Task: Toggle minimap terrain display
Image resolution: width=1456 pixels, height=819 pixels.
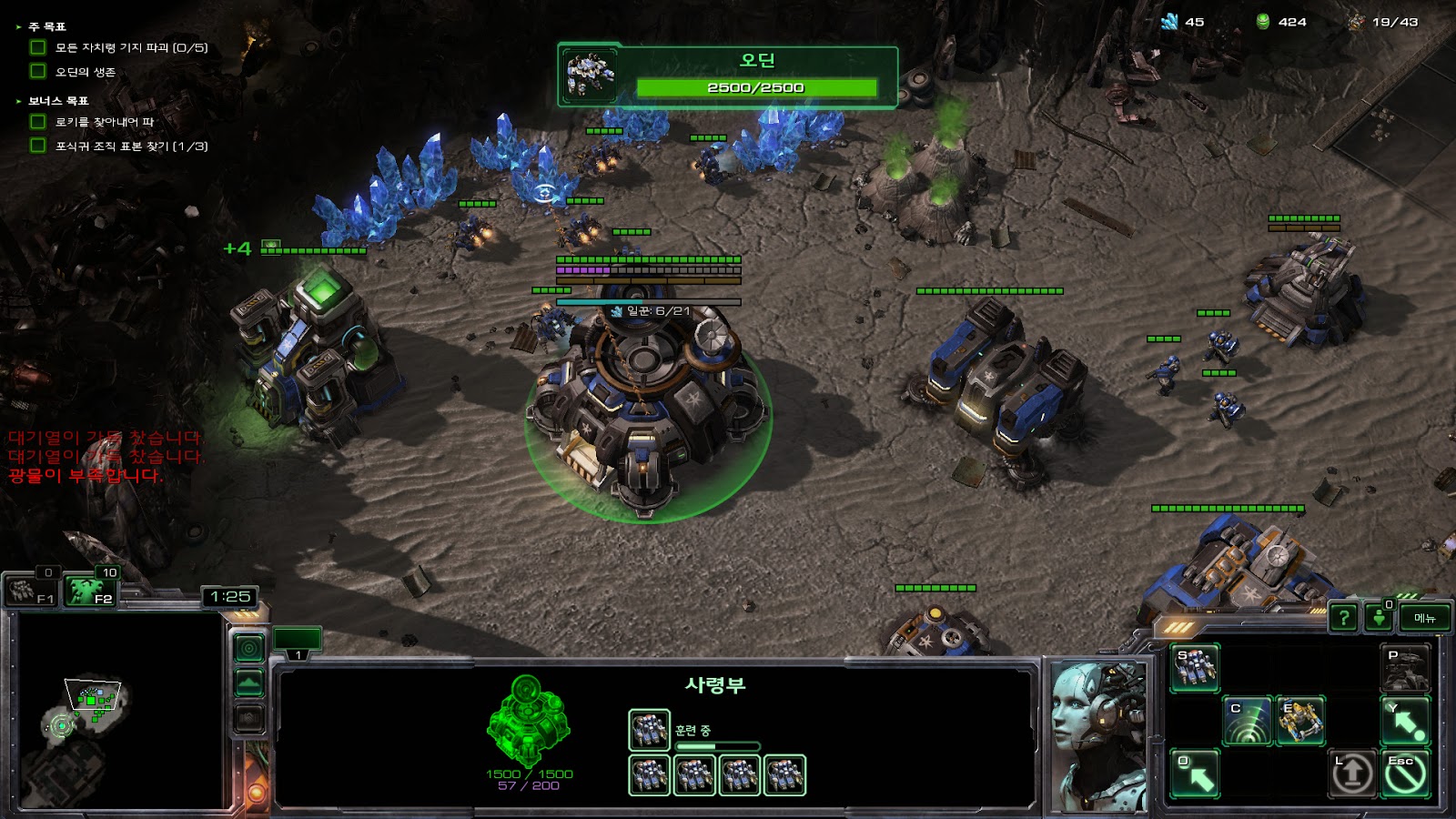Action: tap(249, 682)
